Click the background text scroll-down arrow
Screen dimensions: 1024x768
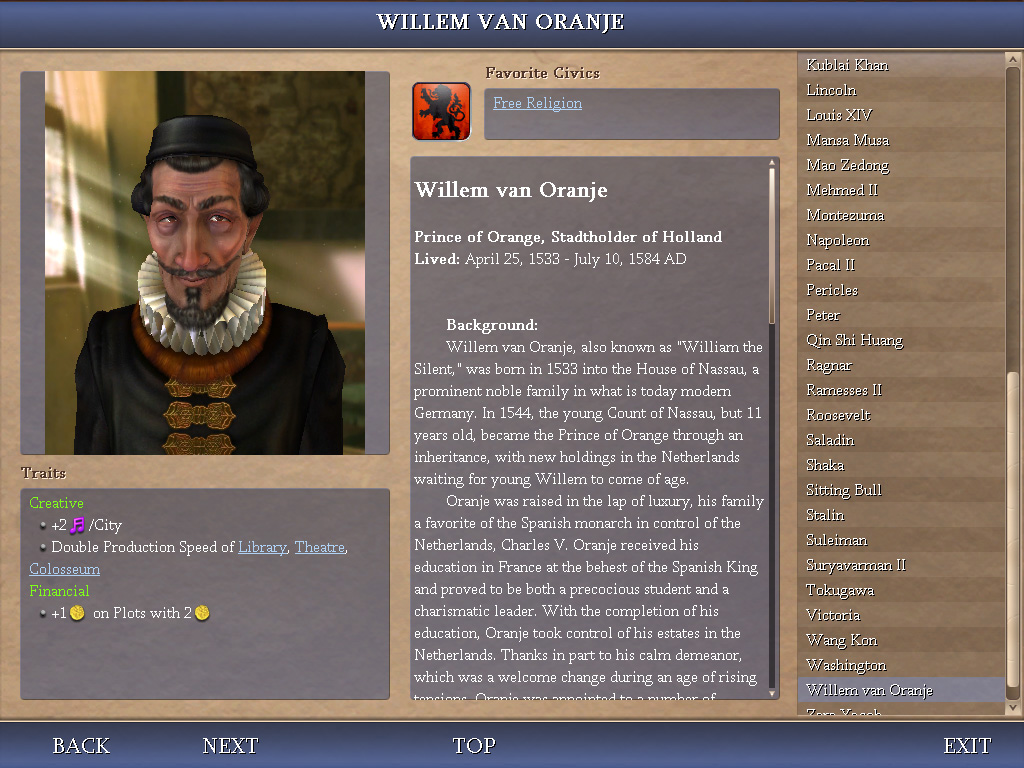[x=772, y=691]
